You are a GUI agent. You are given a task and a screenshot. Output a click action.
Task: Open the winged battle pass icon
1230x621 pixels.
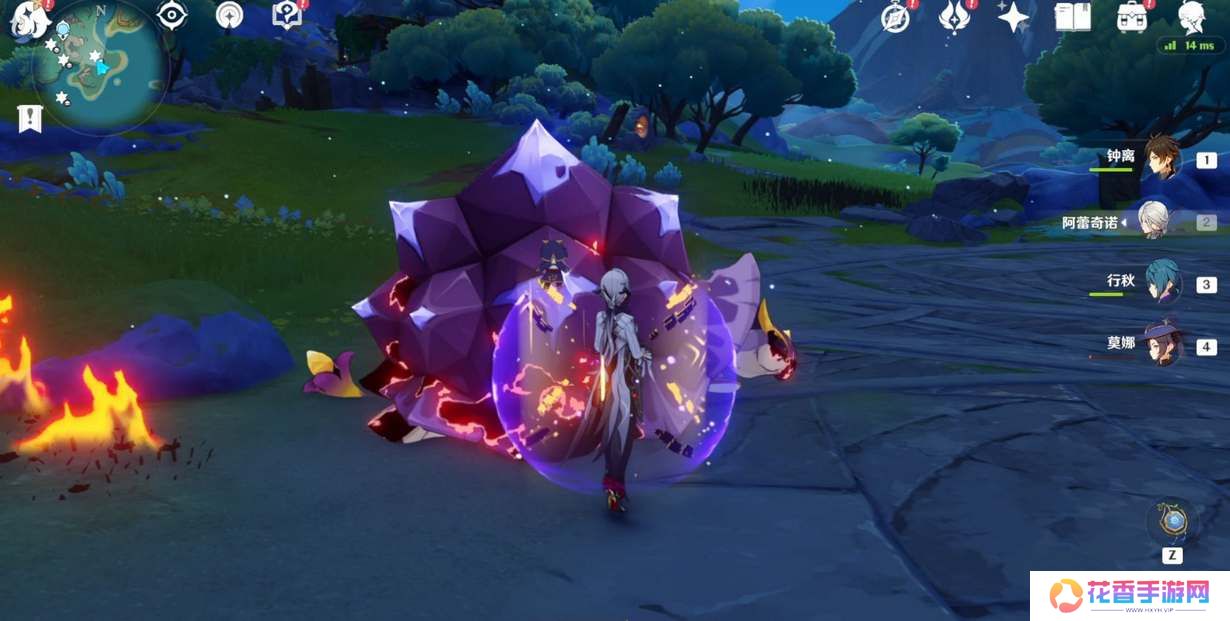[953, 17]
